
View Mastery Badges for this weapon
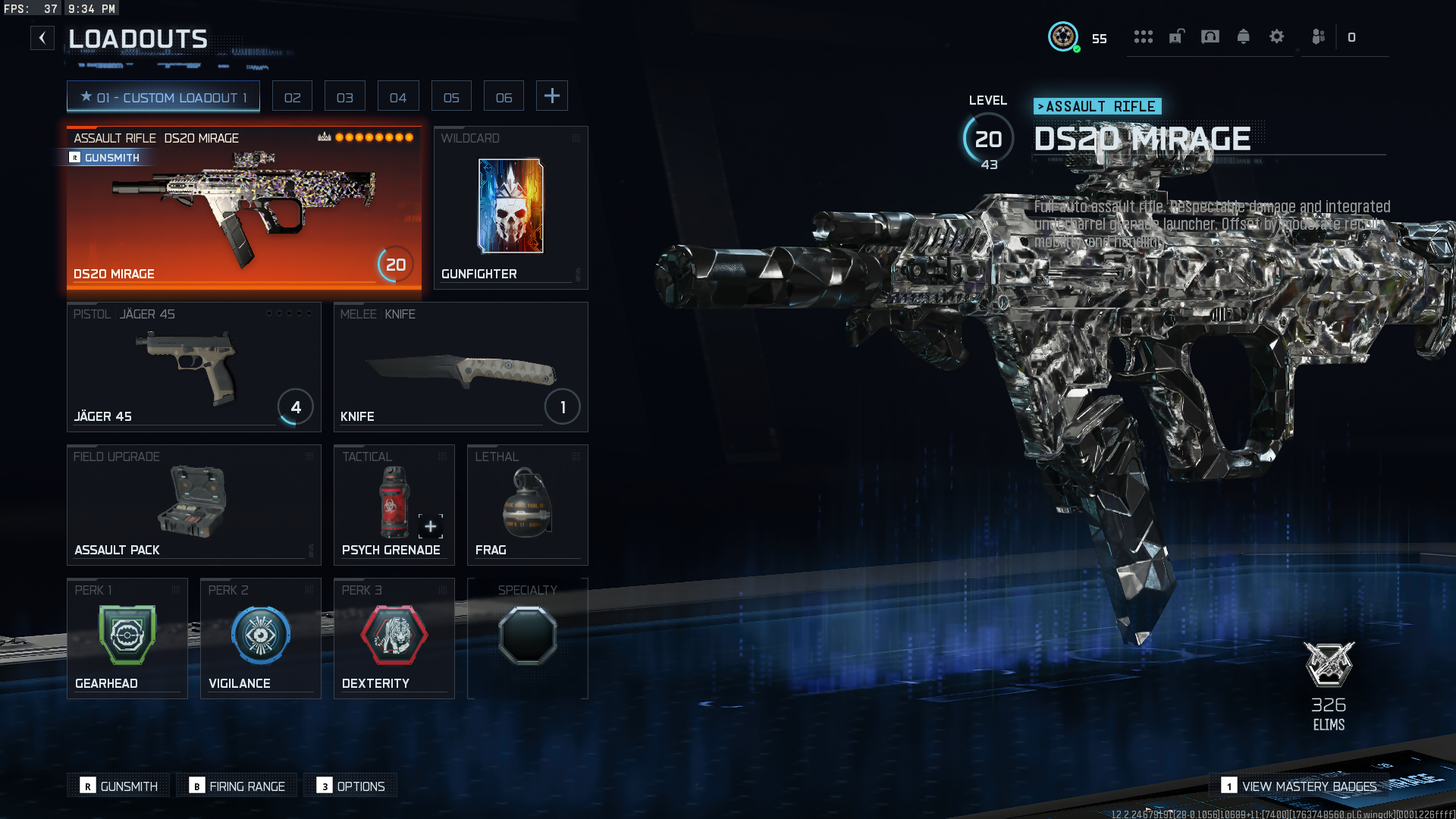(1300, 786)
